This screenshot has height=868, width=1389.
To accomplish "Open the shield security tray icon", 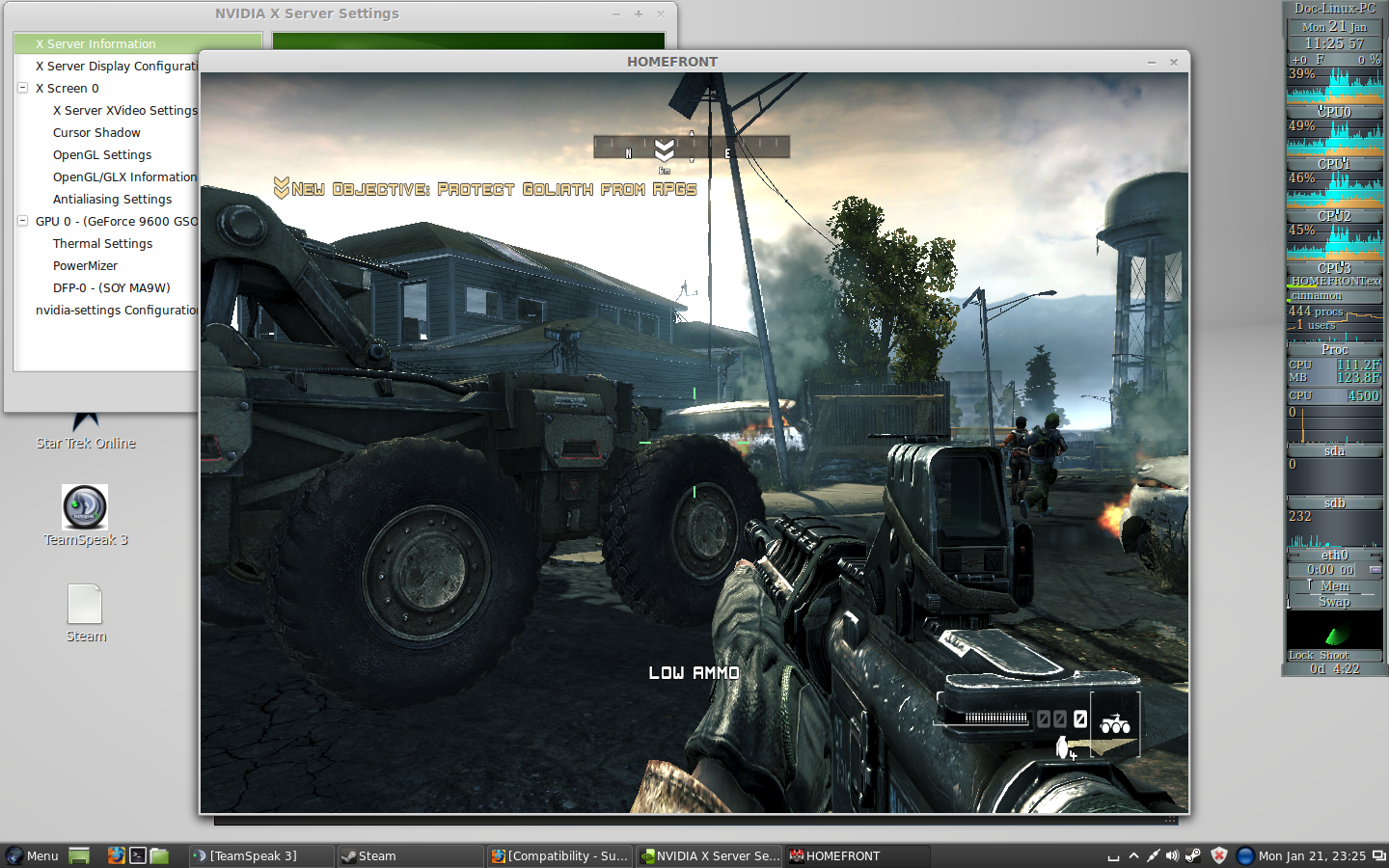I will click(x=1217, y=855).
